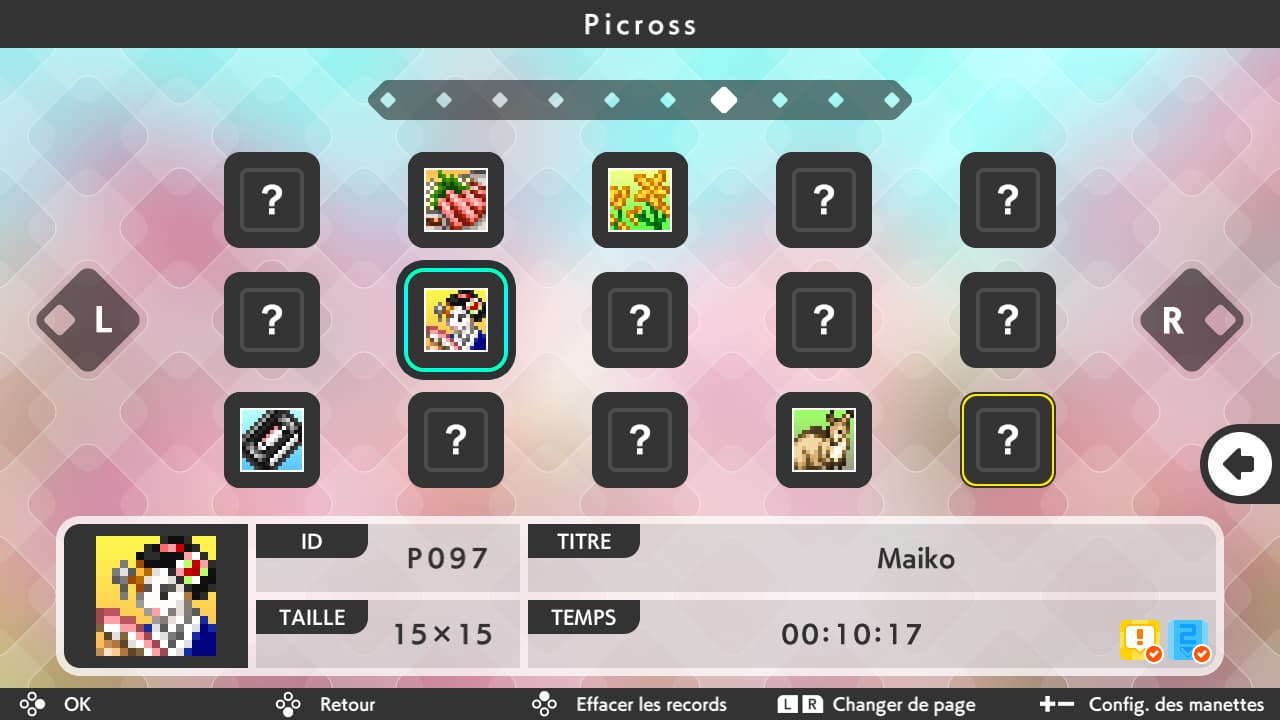Click the last page dot indicator

tap(890, 100)
